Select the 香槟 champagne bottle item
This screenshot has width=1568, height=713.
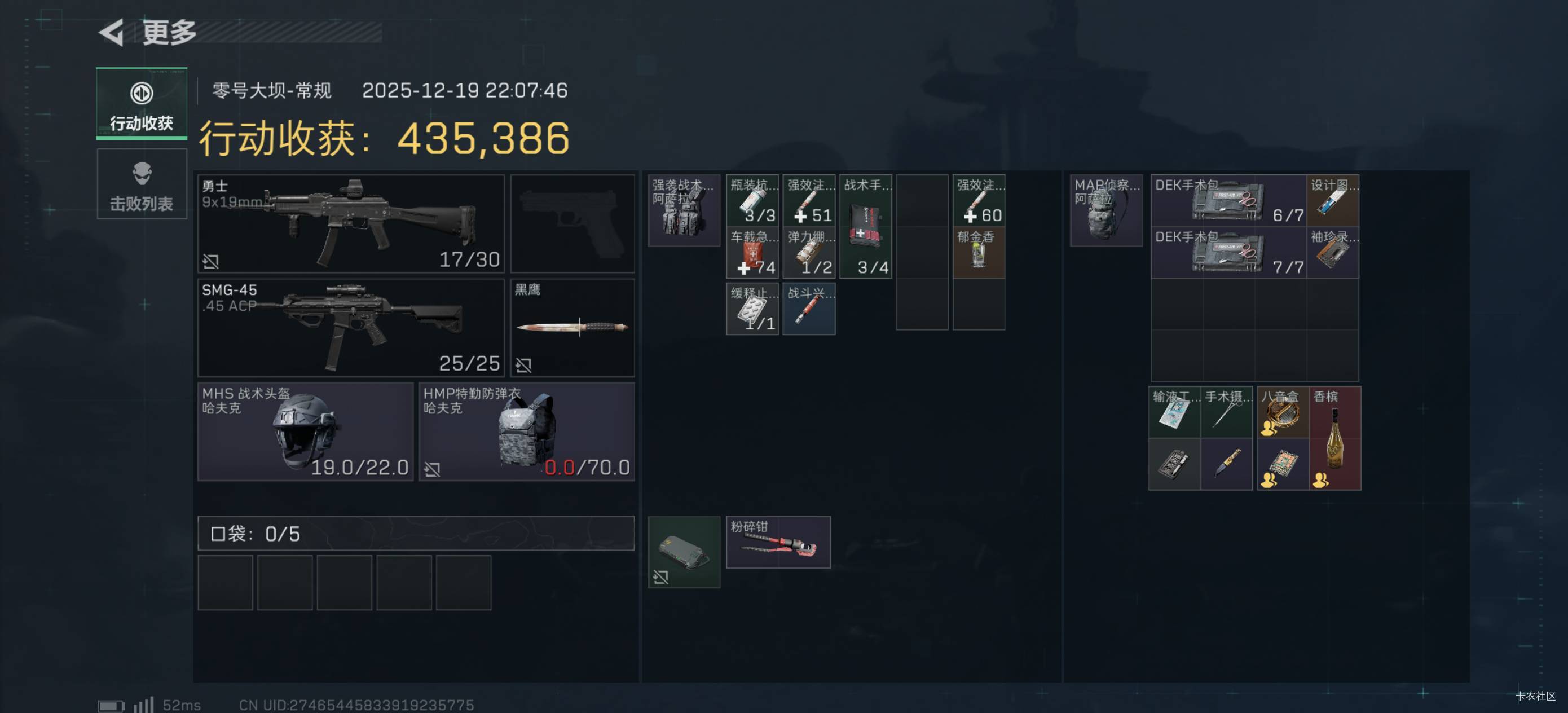pyautogui.click(x=1335, y=438)
